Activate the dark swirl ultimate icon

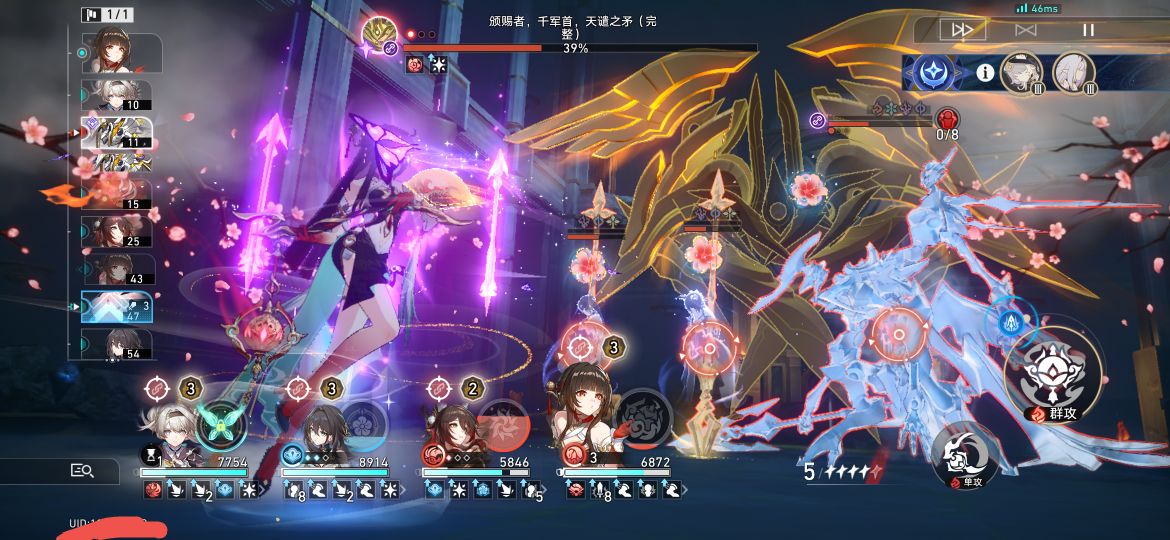pos(643,424)
